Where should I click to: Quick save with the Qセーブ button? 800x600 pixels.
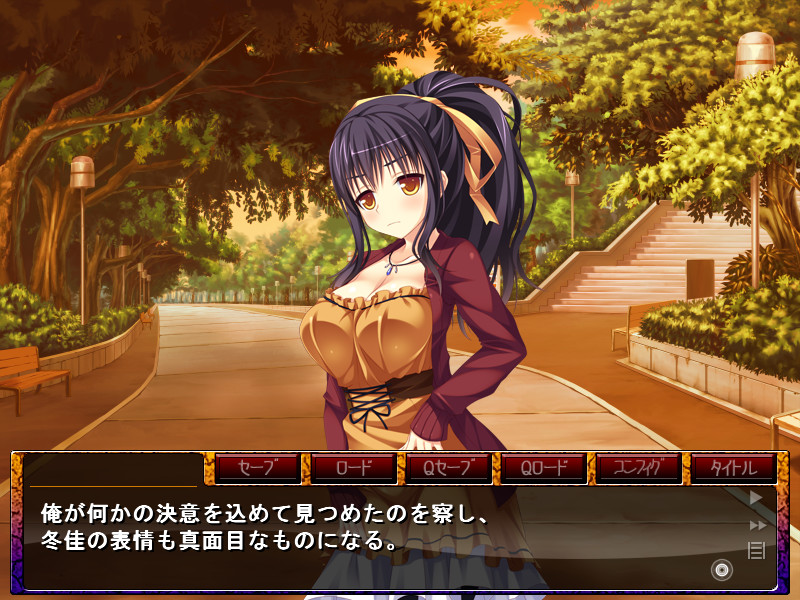pos(448,467)
